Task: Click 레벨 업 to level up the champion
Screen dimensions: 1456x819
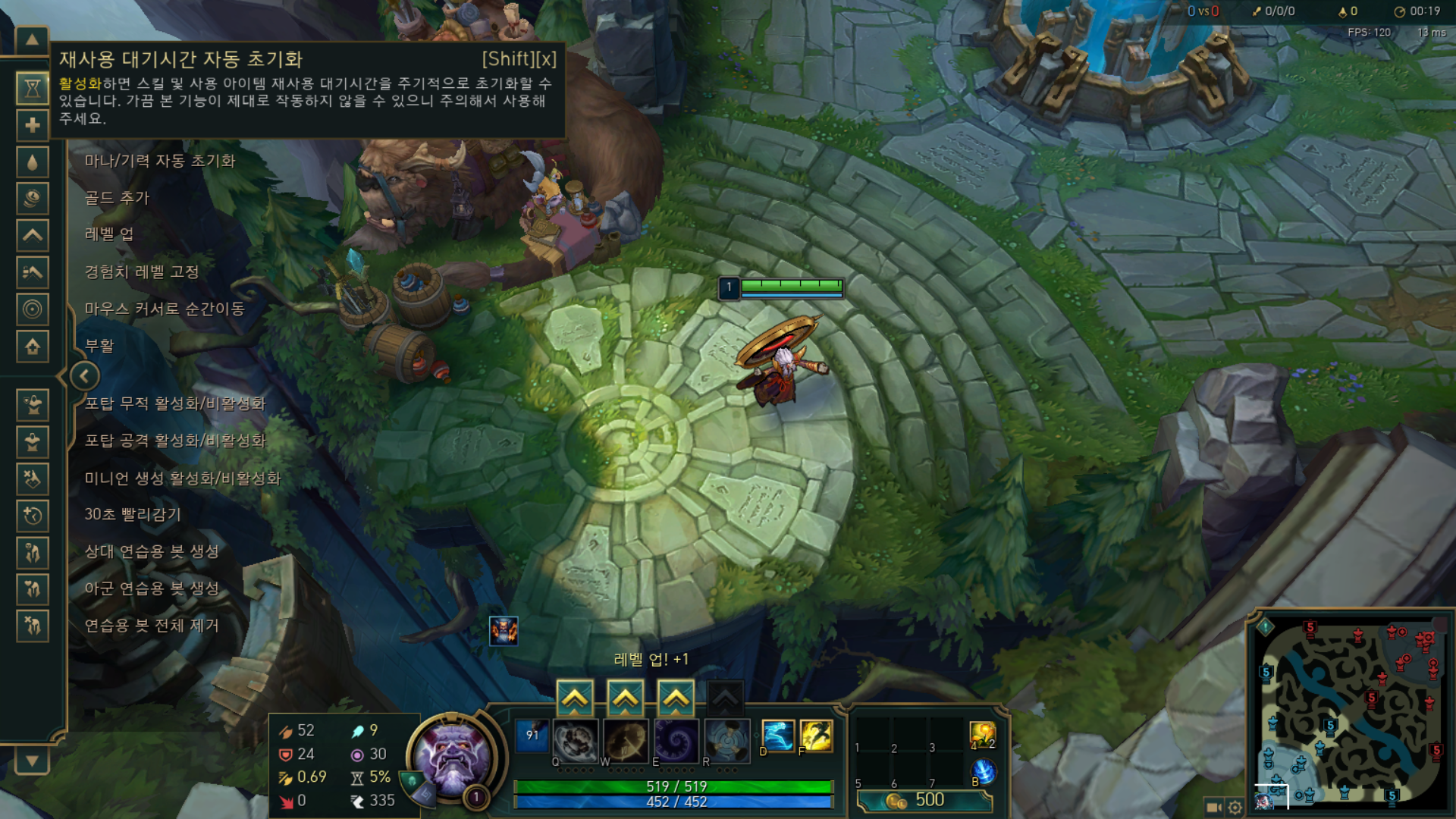Action: 111,236
